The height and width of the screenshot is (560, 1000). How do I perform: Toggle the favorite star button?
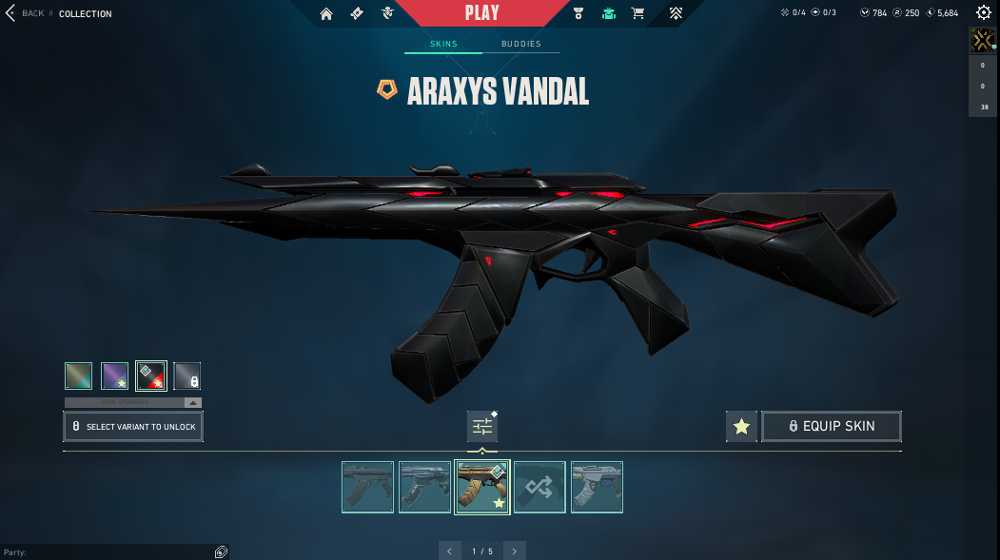pyautogui.click(x=741, y=427)
